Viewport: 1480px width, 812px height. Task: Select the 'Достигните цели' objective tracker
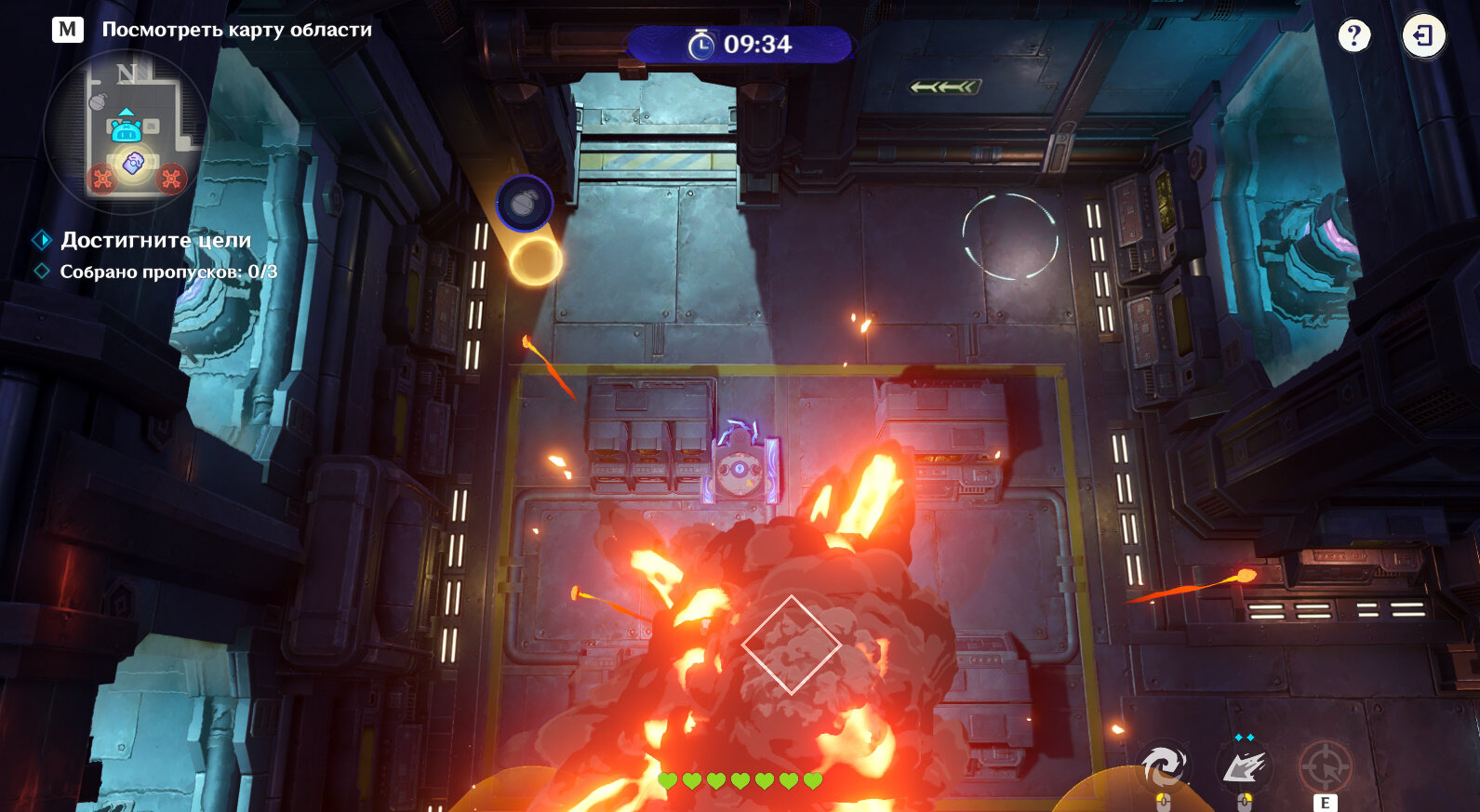pyautogui.click(x=155, y=240)
